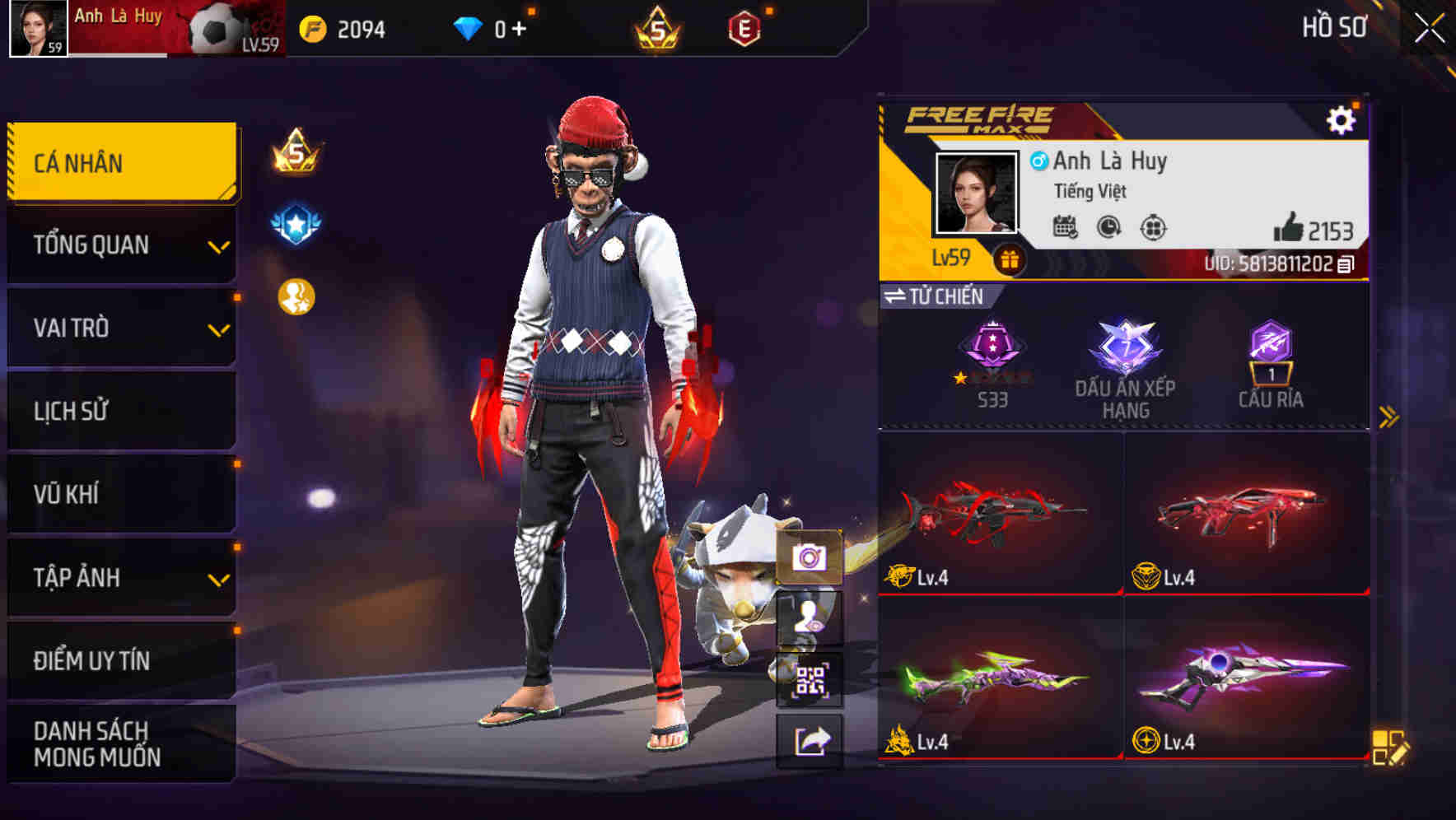Open the settings gear on the profile card
This screenshot has height=820, width=1456.
(x=1342, y=119)
